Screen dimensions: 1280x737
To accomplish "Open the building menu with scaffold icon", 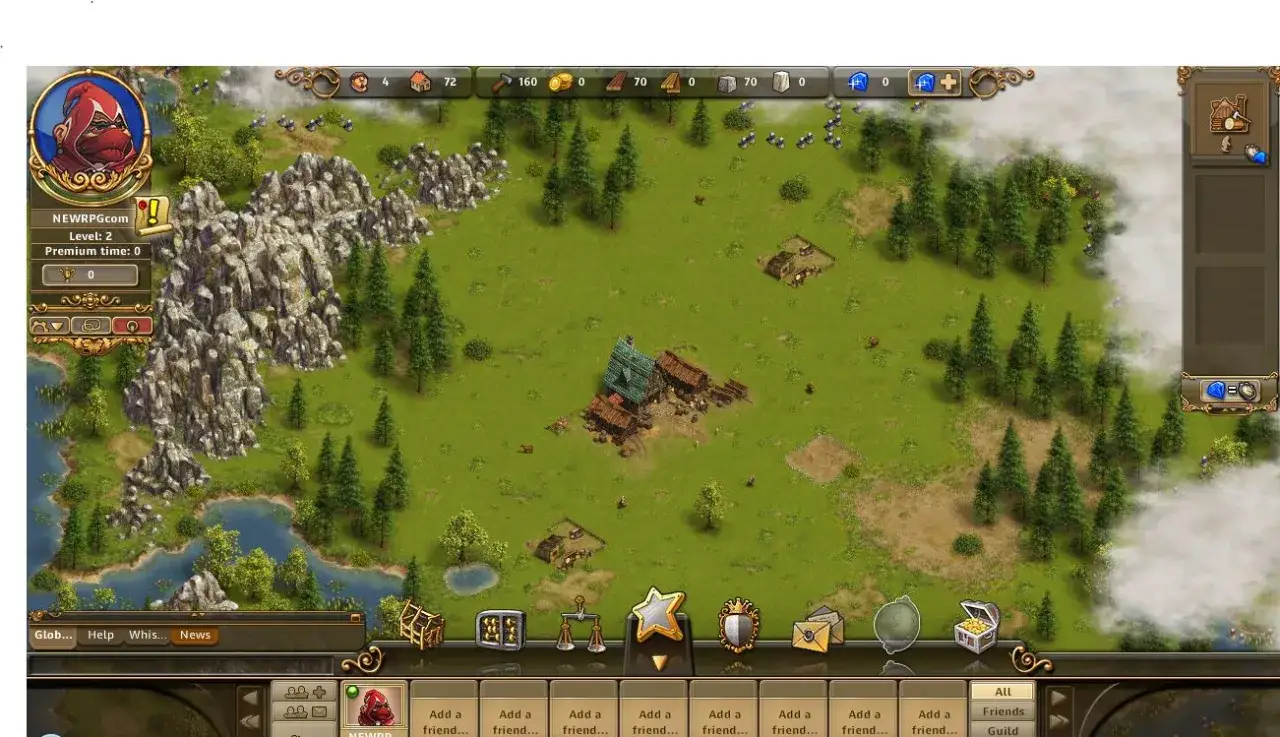I will (x=421, y=624).
